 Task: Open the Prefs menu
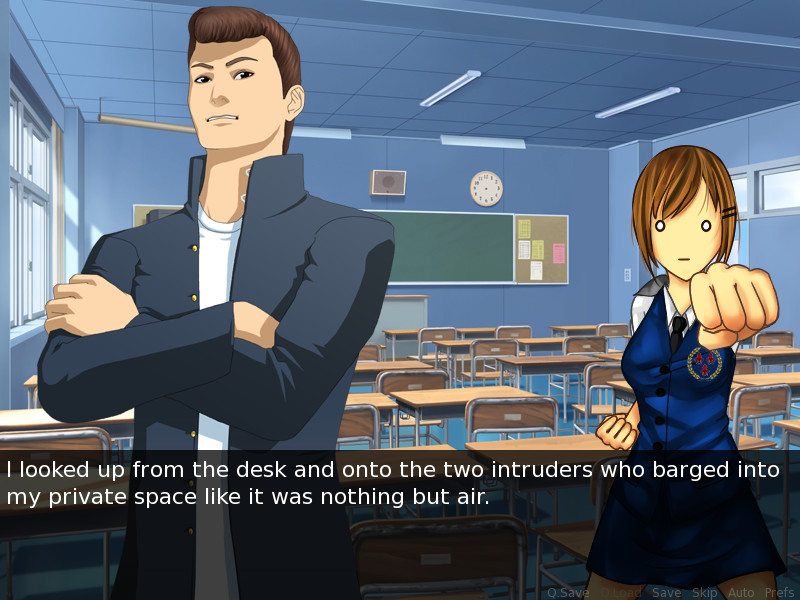pyautogui.click(x=779, y=593)
